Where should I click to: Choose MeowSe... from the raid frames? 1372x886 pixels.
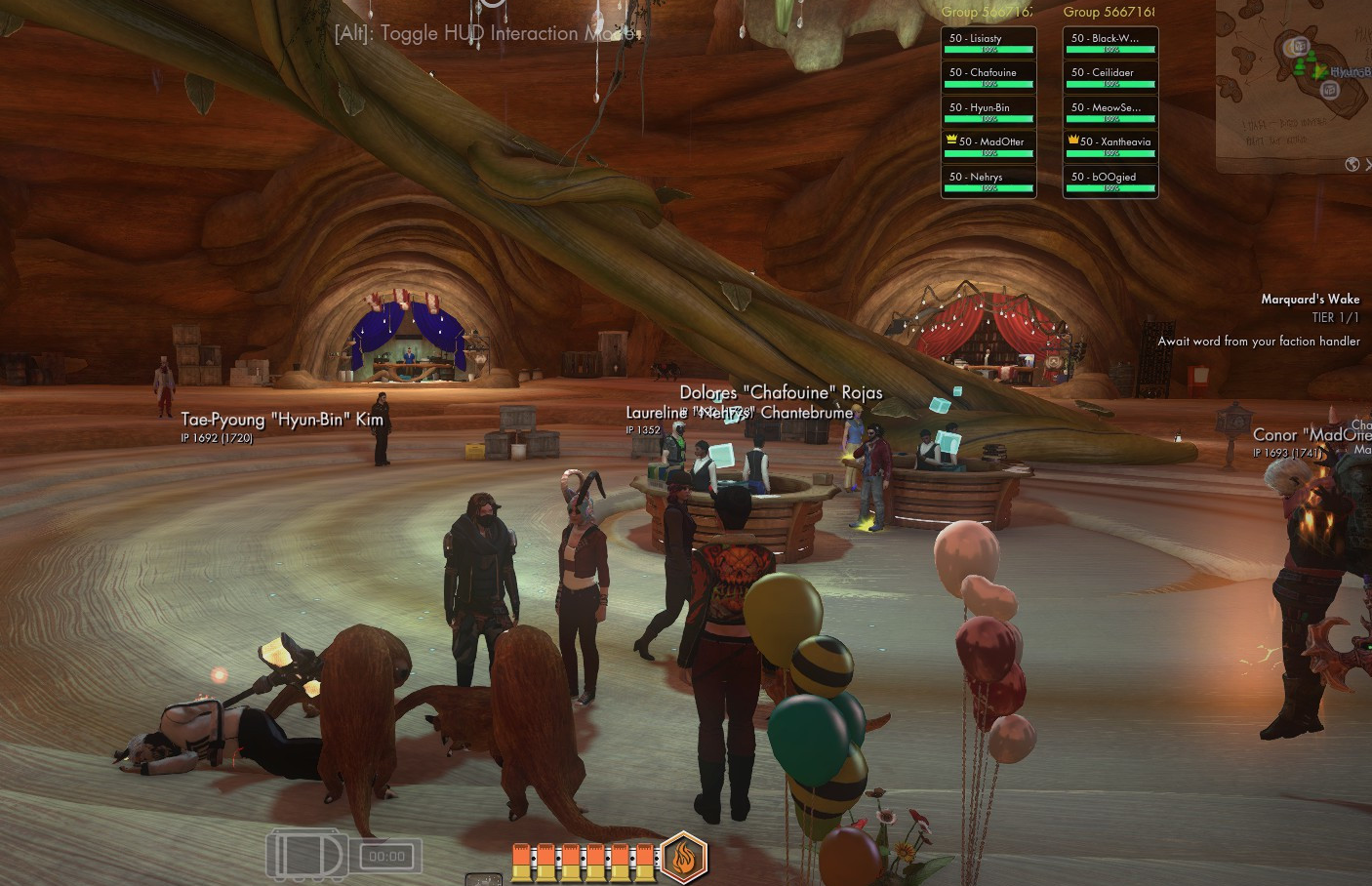coord(1110,111)
